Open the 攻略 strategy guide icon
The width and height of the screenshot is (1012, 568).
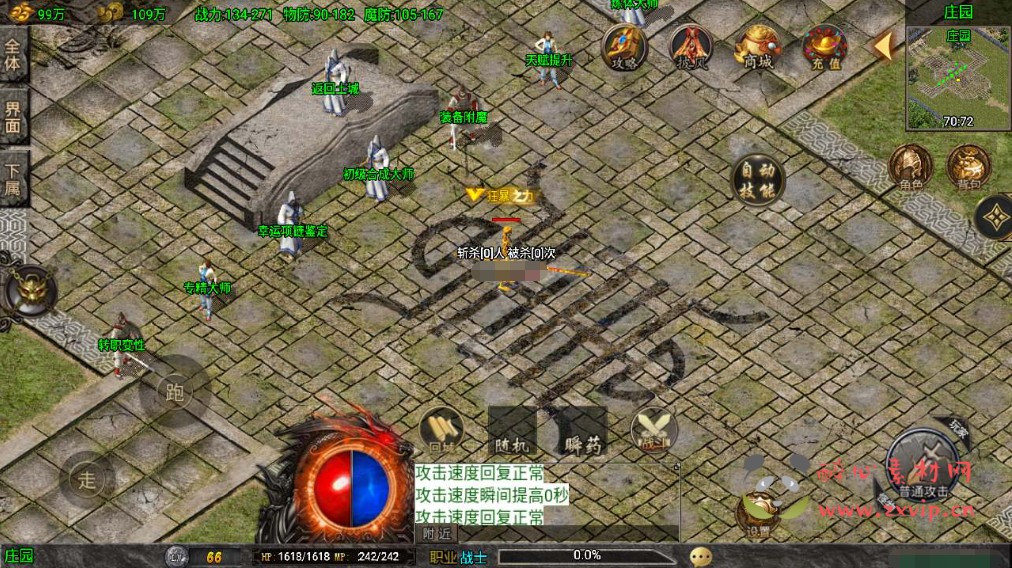pos(624,46)
